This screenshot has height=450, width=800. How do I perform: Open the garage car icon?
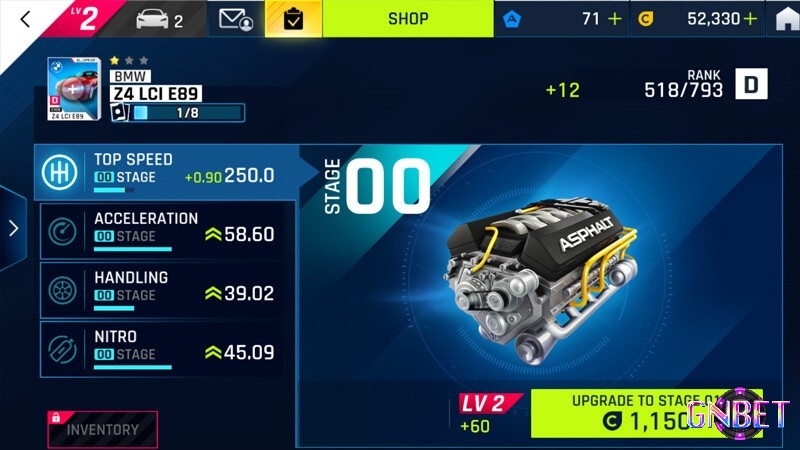click(160, 19)
